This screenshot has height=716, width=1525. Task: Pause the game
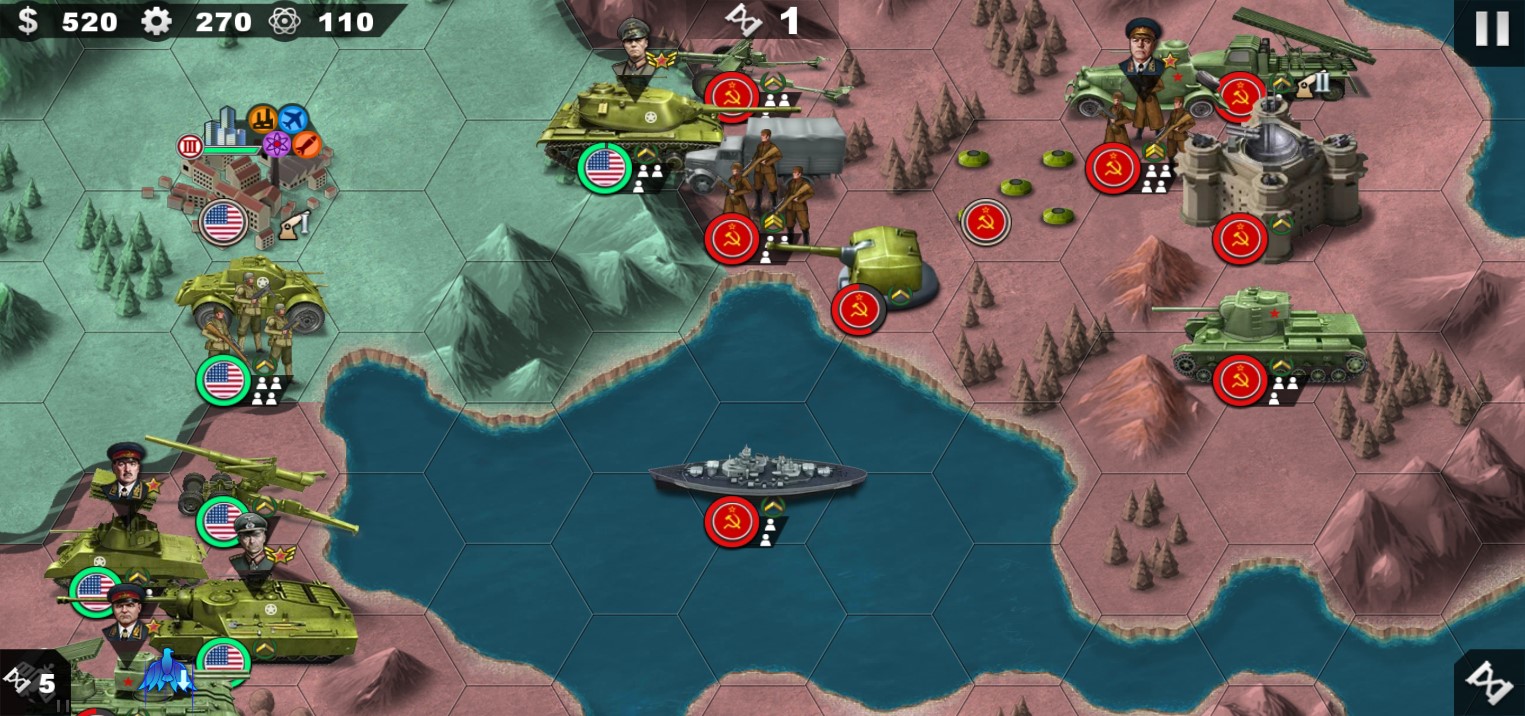(x=1491, y=29)
